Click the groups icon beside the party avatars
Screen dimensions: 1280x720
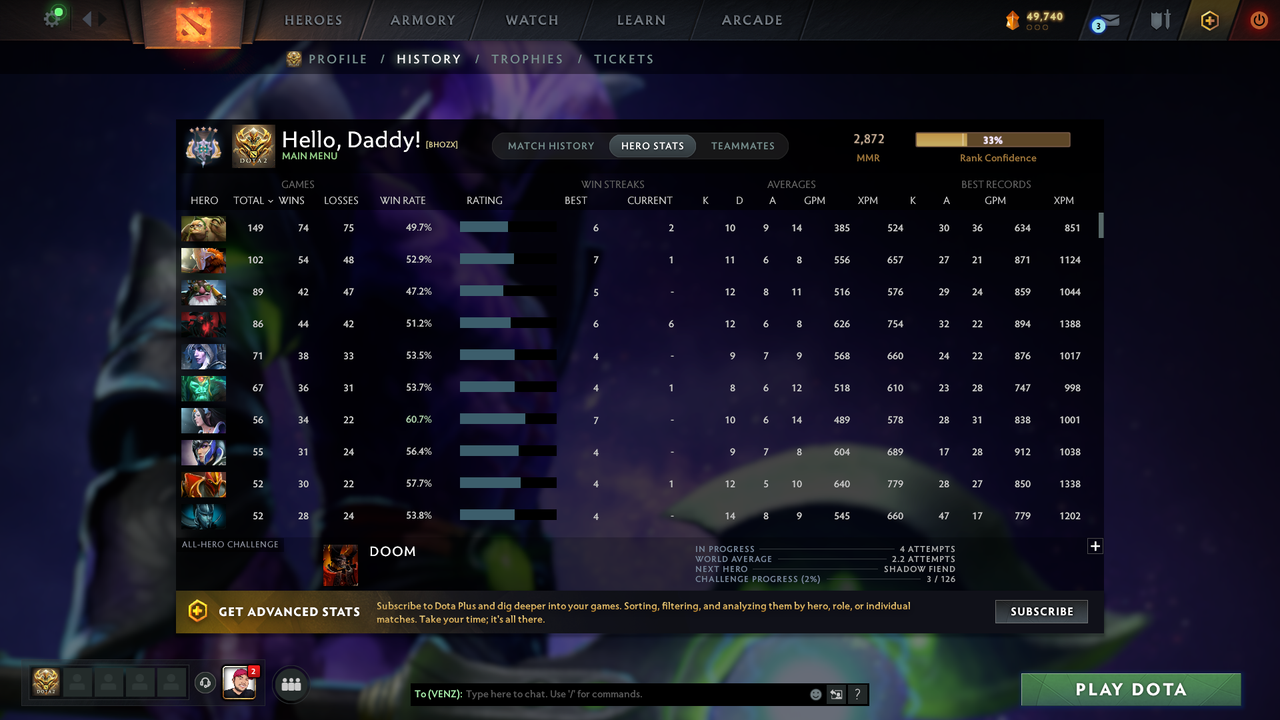pos(290,684)
